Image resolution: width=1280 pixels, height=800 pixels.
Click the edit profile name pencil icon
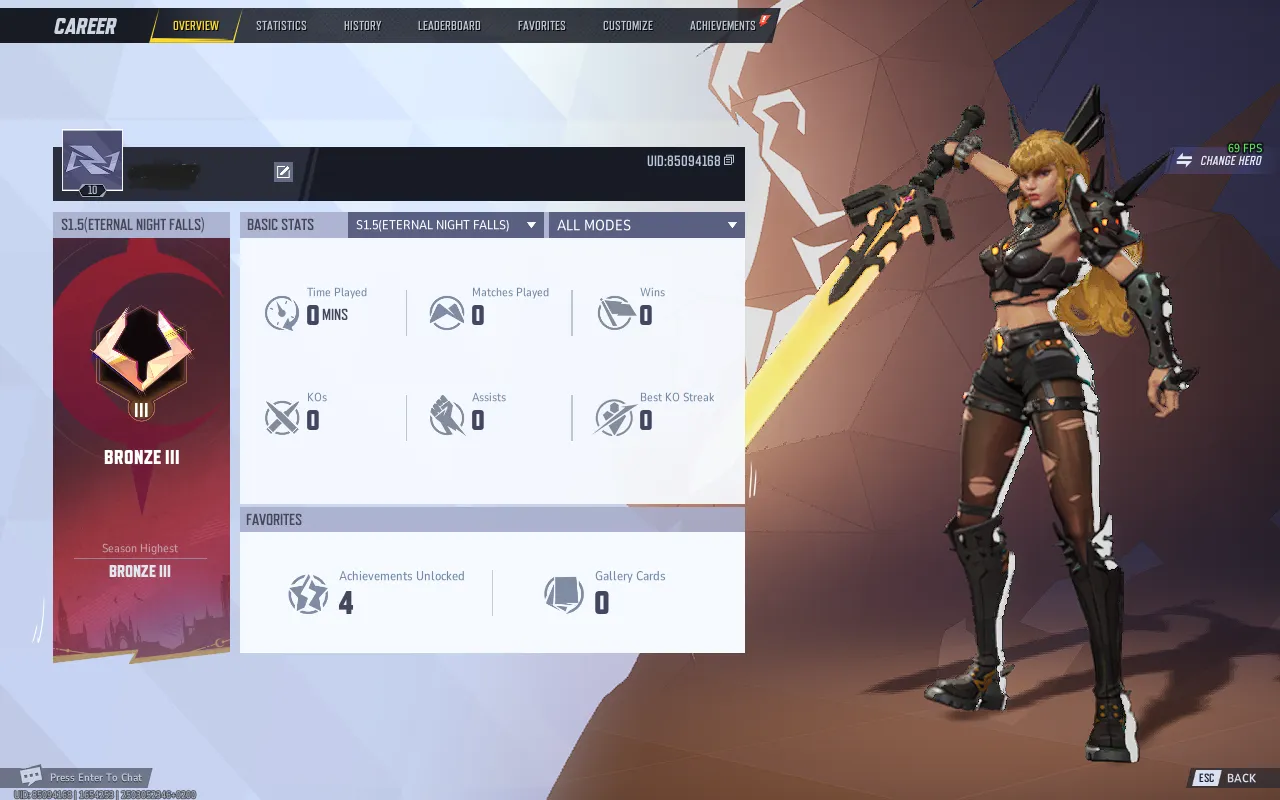[x=284, y=171]
